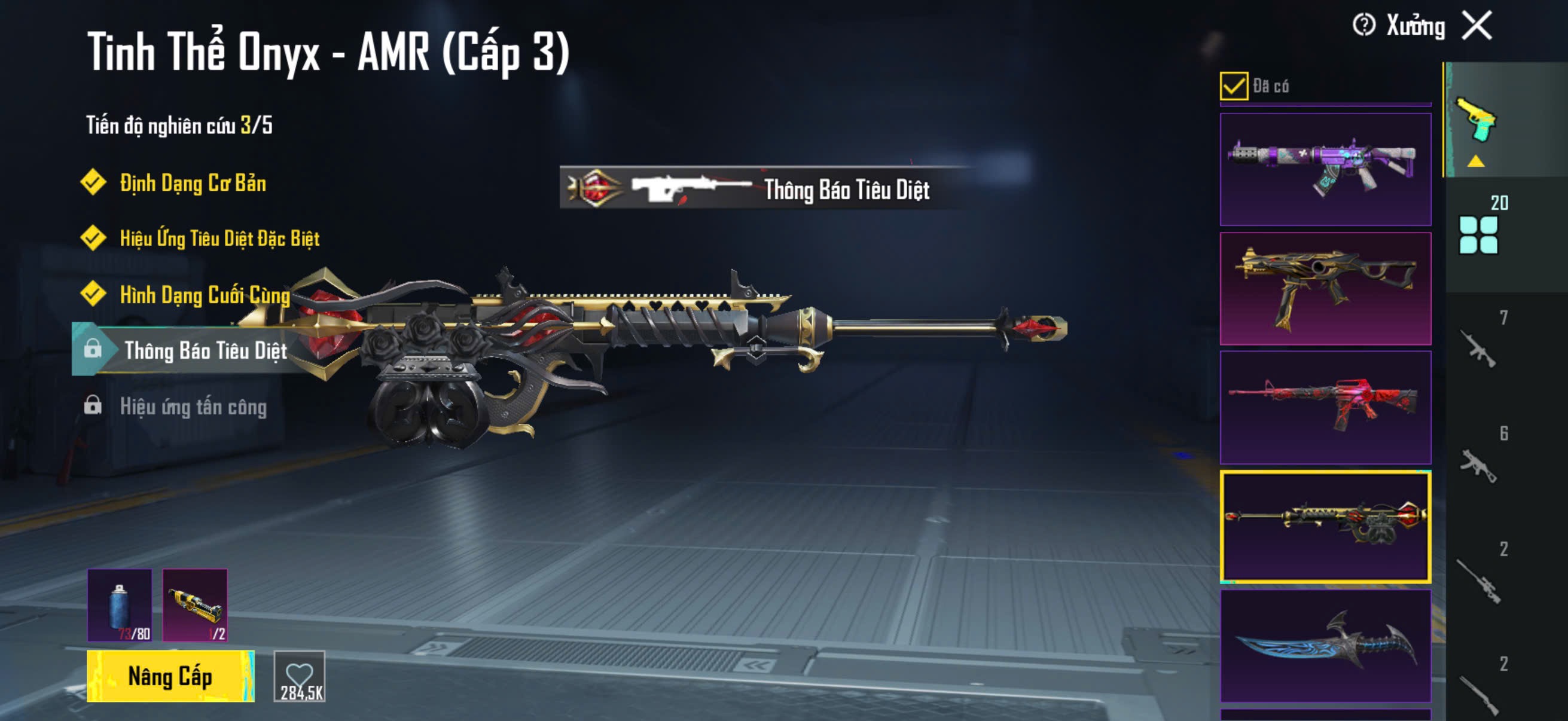
Task: Click the blue spray paint material slot
Action: click(x=120, y=605)
